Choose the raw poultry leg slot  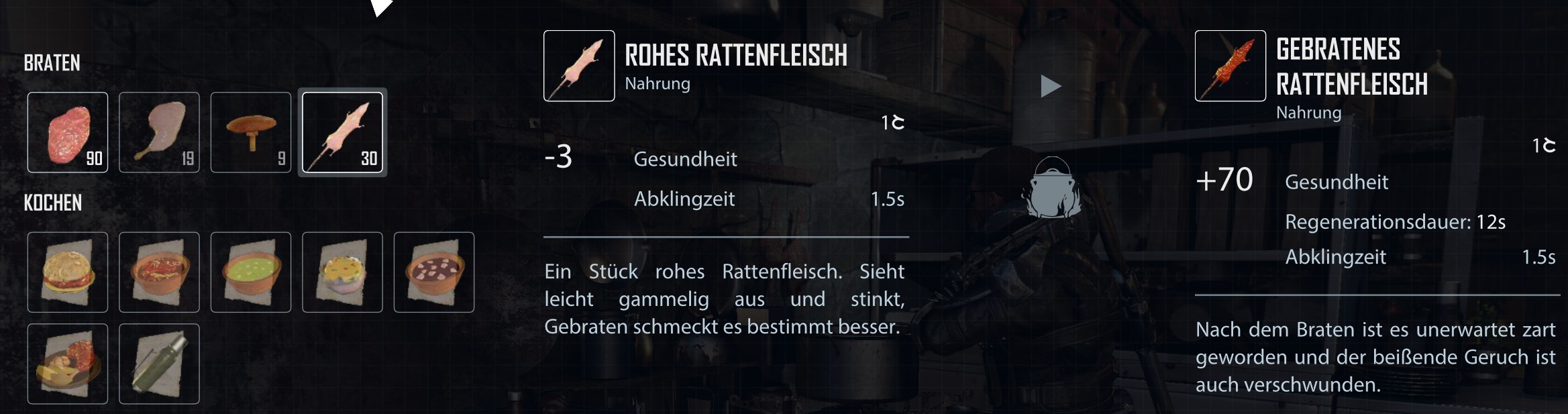[159, 132]
